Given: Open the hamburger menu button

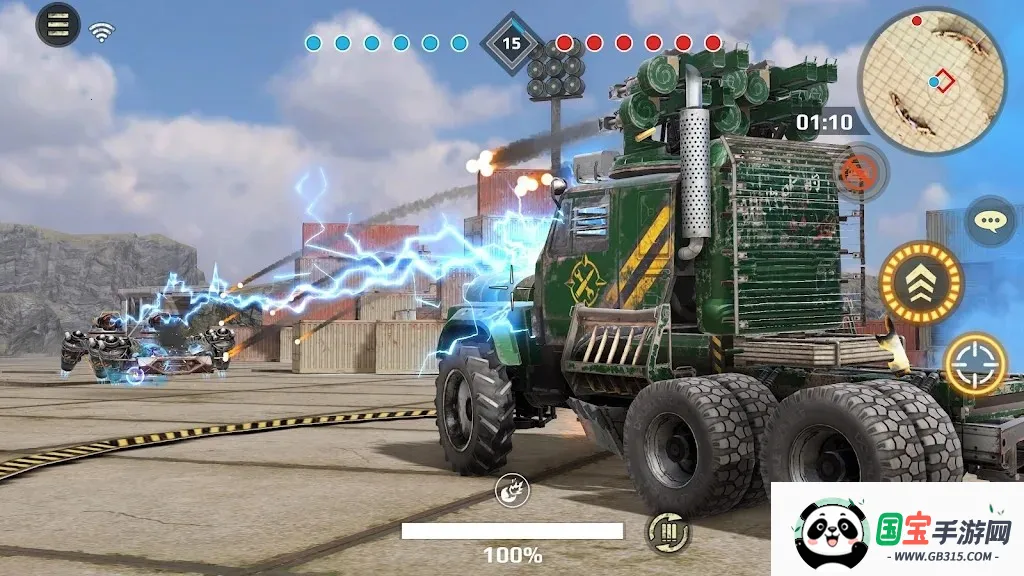Looking at the screenshot, I should [58, 24].
